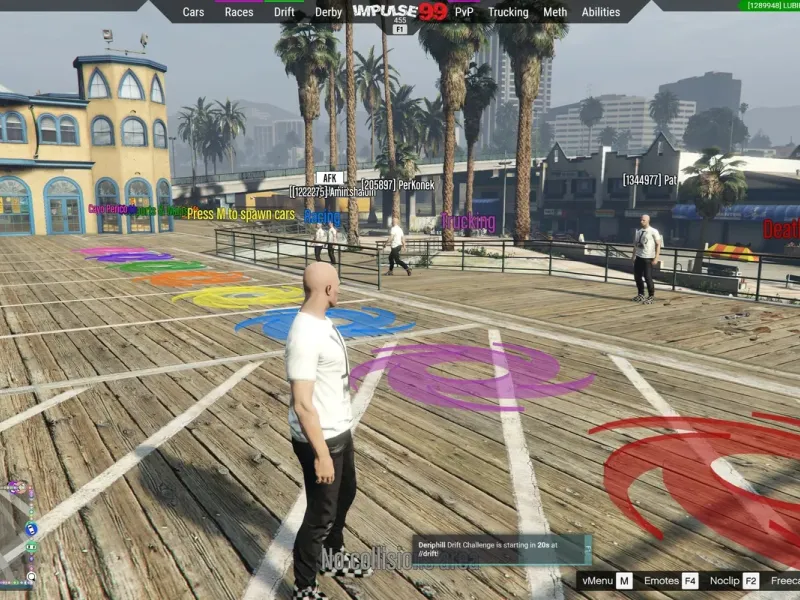Screen dimensions: 800x600
Task: Toggle Noclip mode
Action: 734,581
